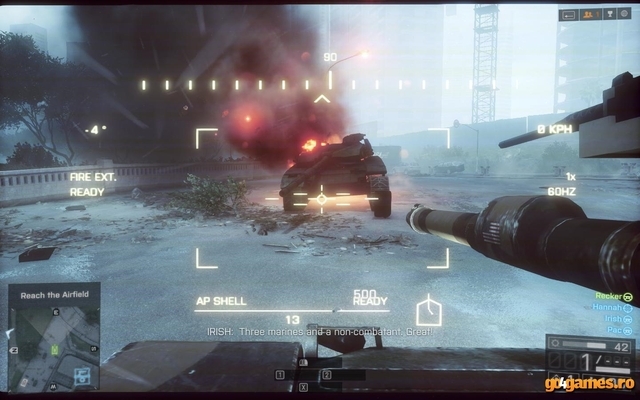Viewport: 640px width, 400px height.
Task: Select the AP SHELL weapon label
Action: click(218, 300)
